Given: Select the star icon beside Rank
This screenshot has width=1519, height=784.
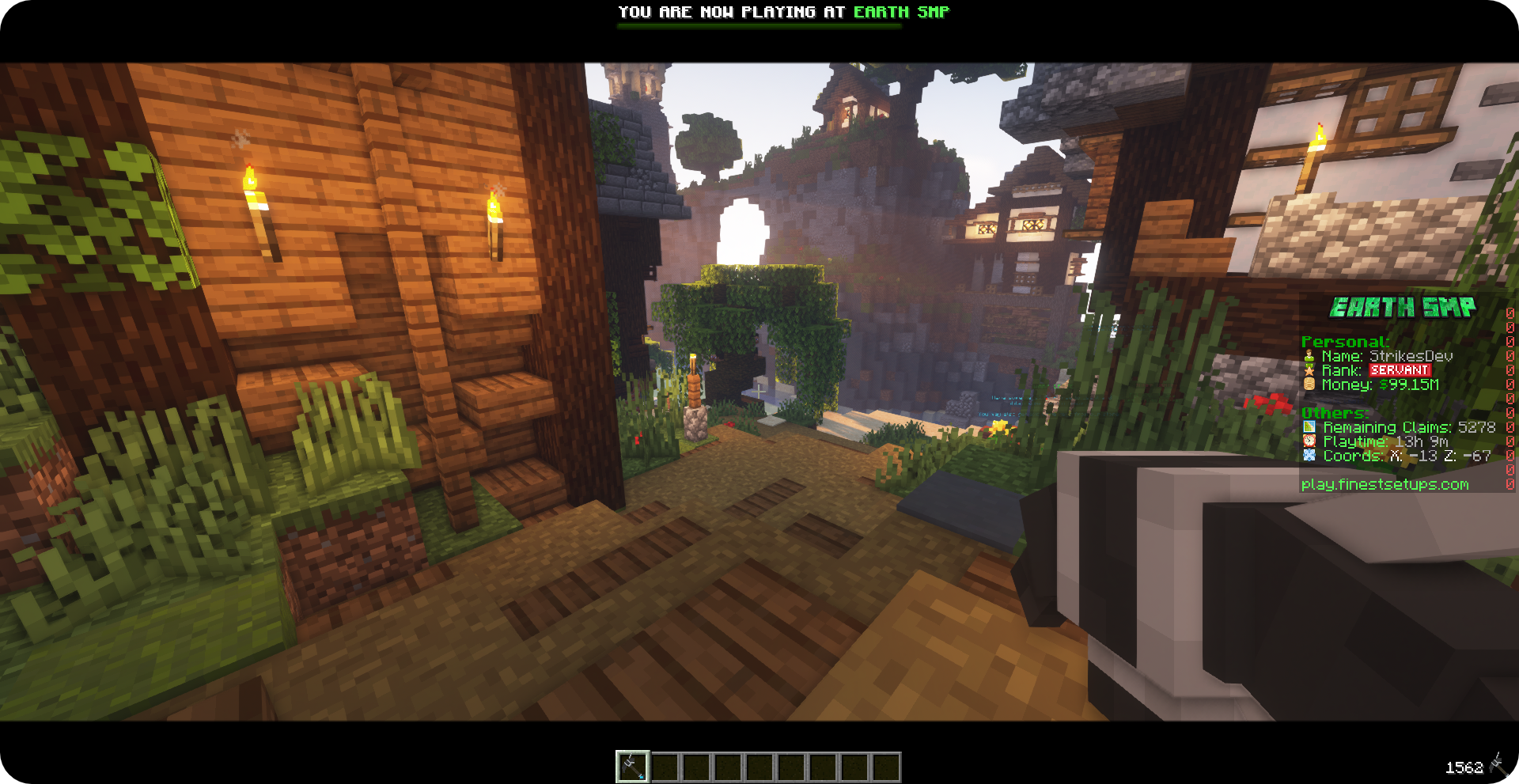Looking at the screenshot, I should (x=1310, y=370).
